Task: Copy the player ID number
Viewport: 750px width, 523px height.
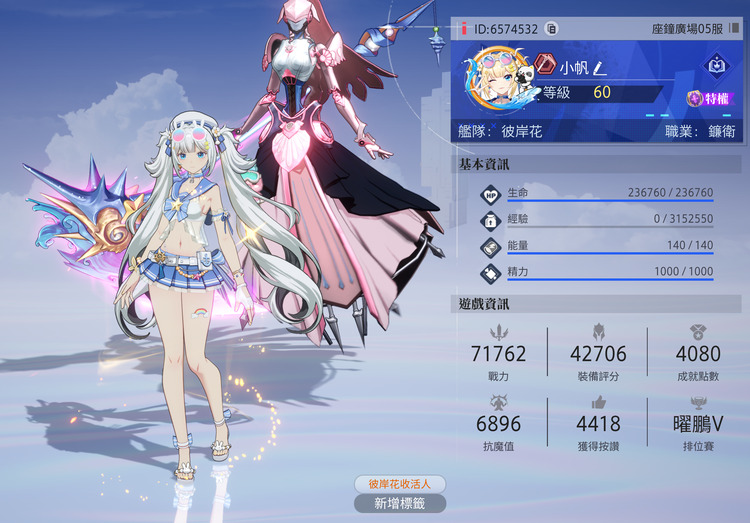Action: 551,30
